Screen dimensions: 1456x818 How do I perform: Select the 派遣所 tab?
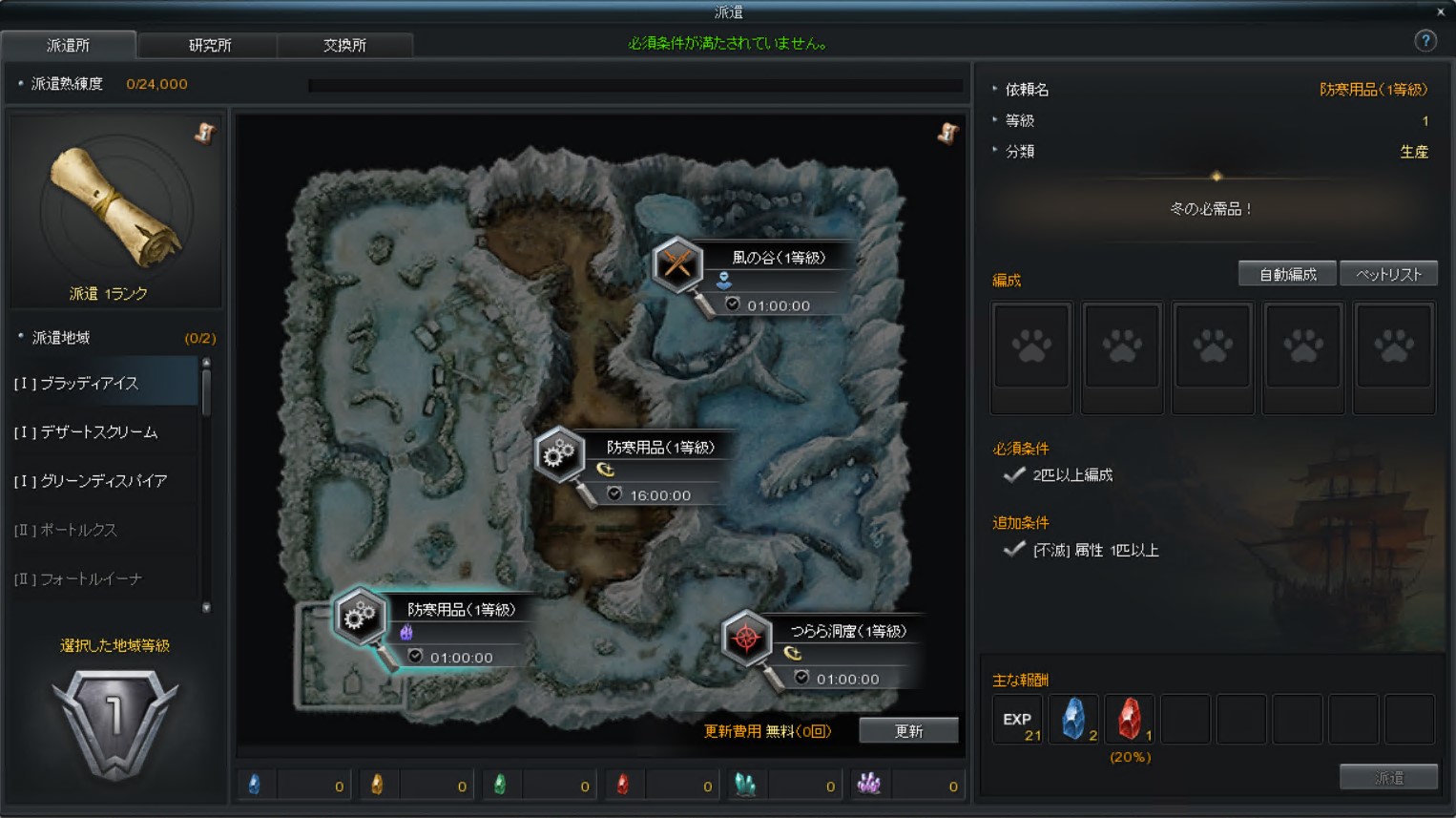69,45
